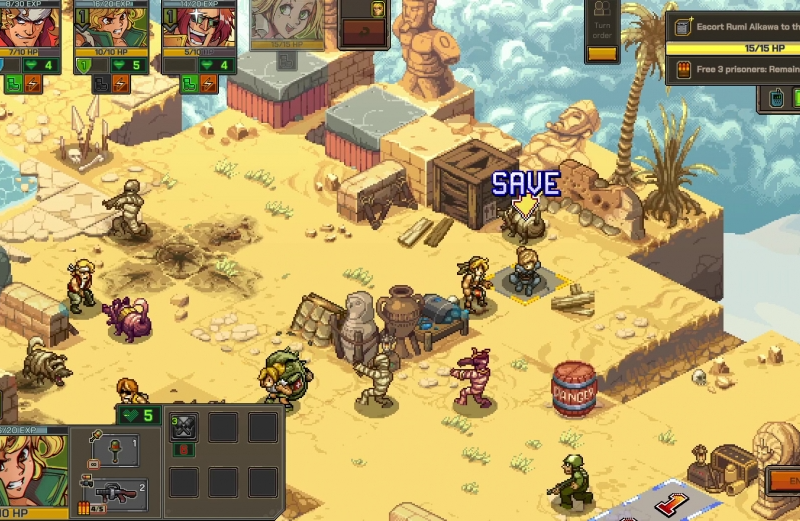Screen dimensions: 800x521
Task: Activate the crossed-swords special skill
Action: (x=184, y=428)
